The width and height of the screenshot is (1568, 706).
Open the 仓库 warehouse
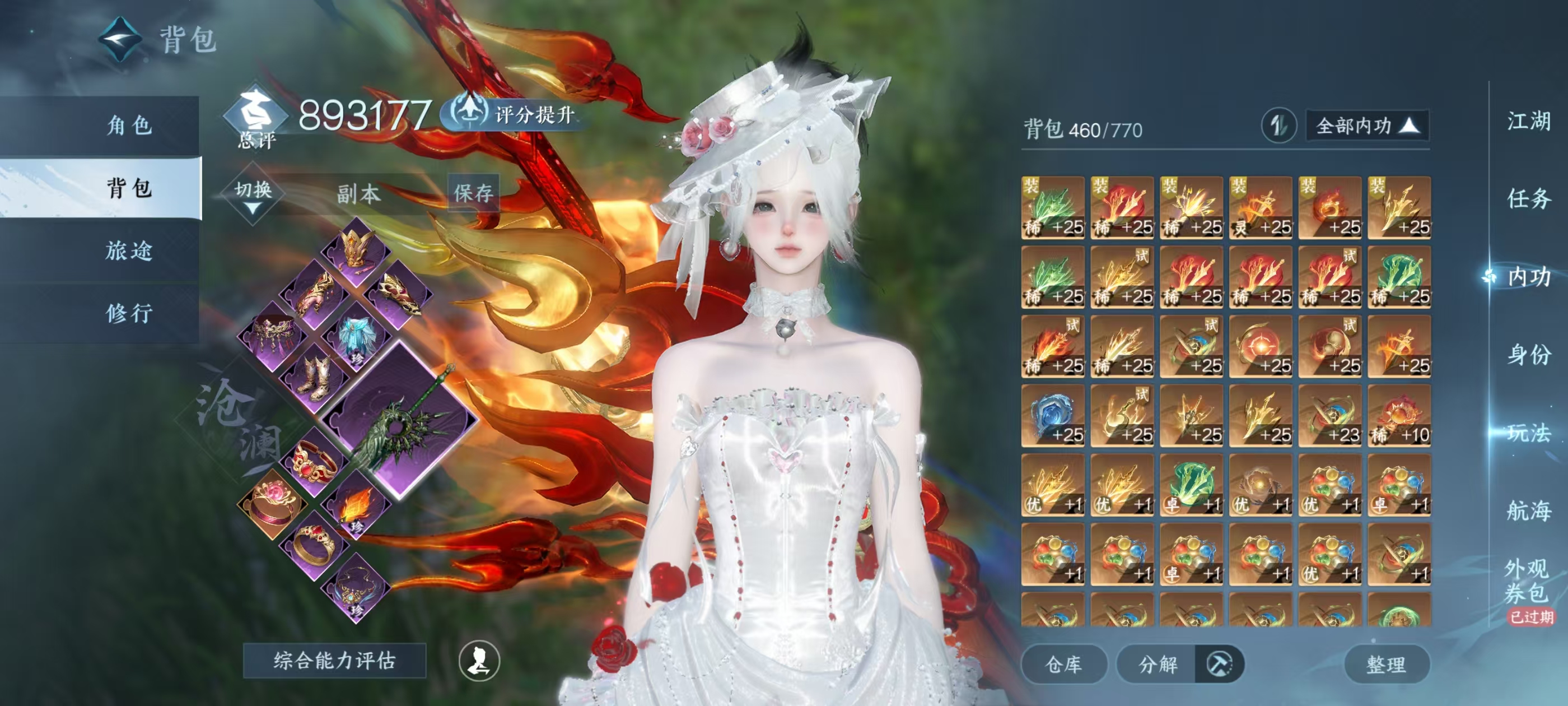pyautogui.click(x=1063, y=664)
